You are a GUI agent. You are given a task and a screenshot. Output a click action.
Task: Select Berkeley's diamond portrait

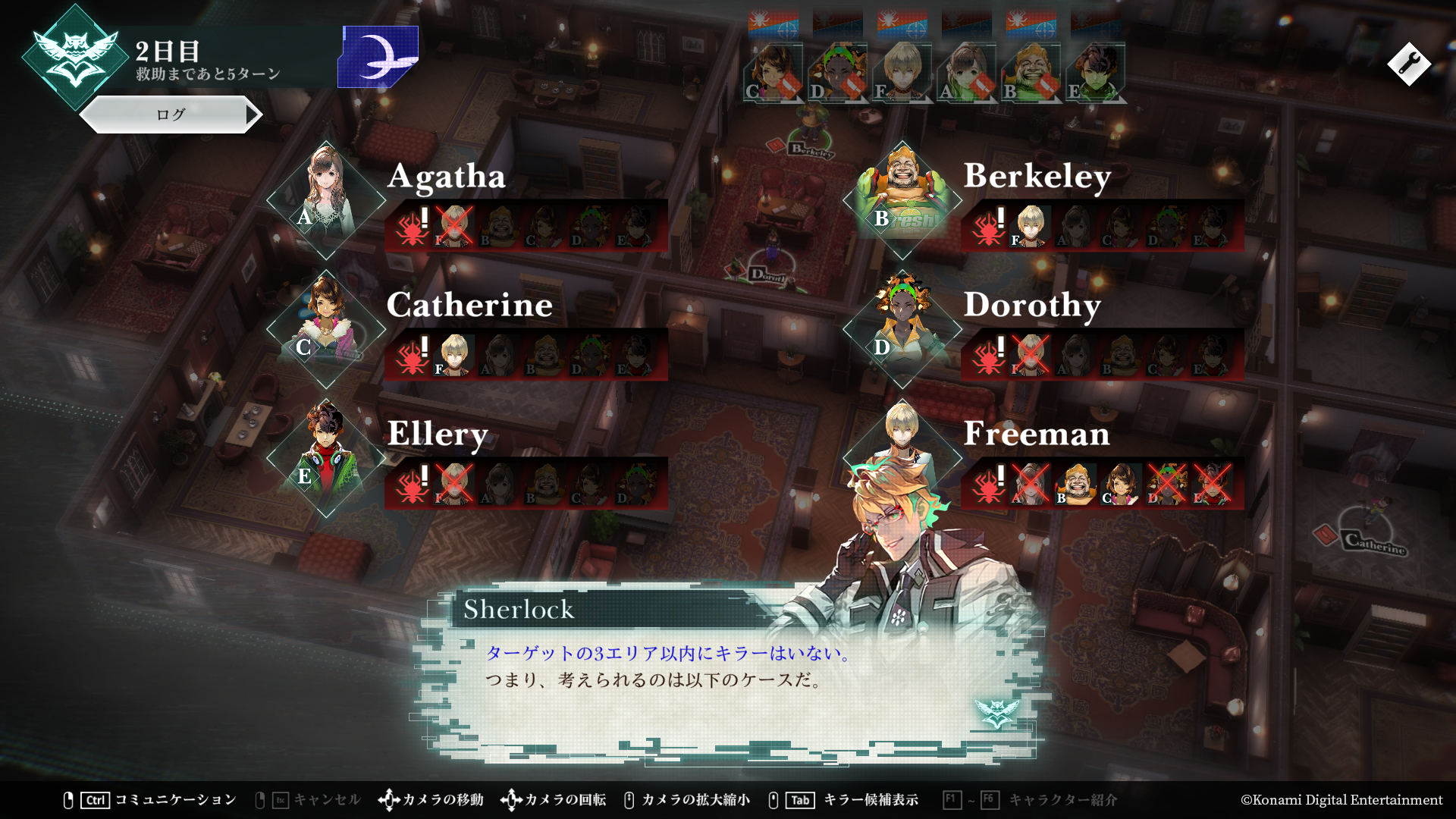tap(902, 200)
